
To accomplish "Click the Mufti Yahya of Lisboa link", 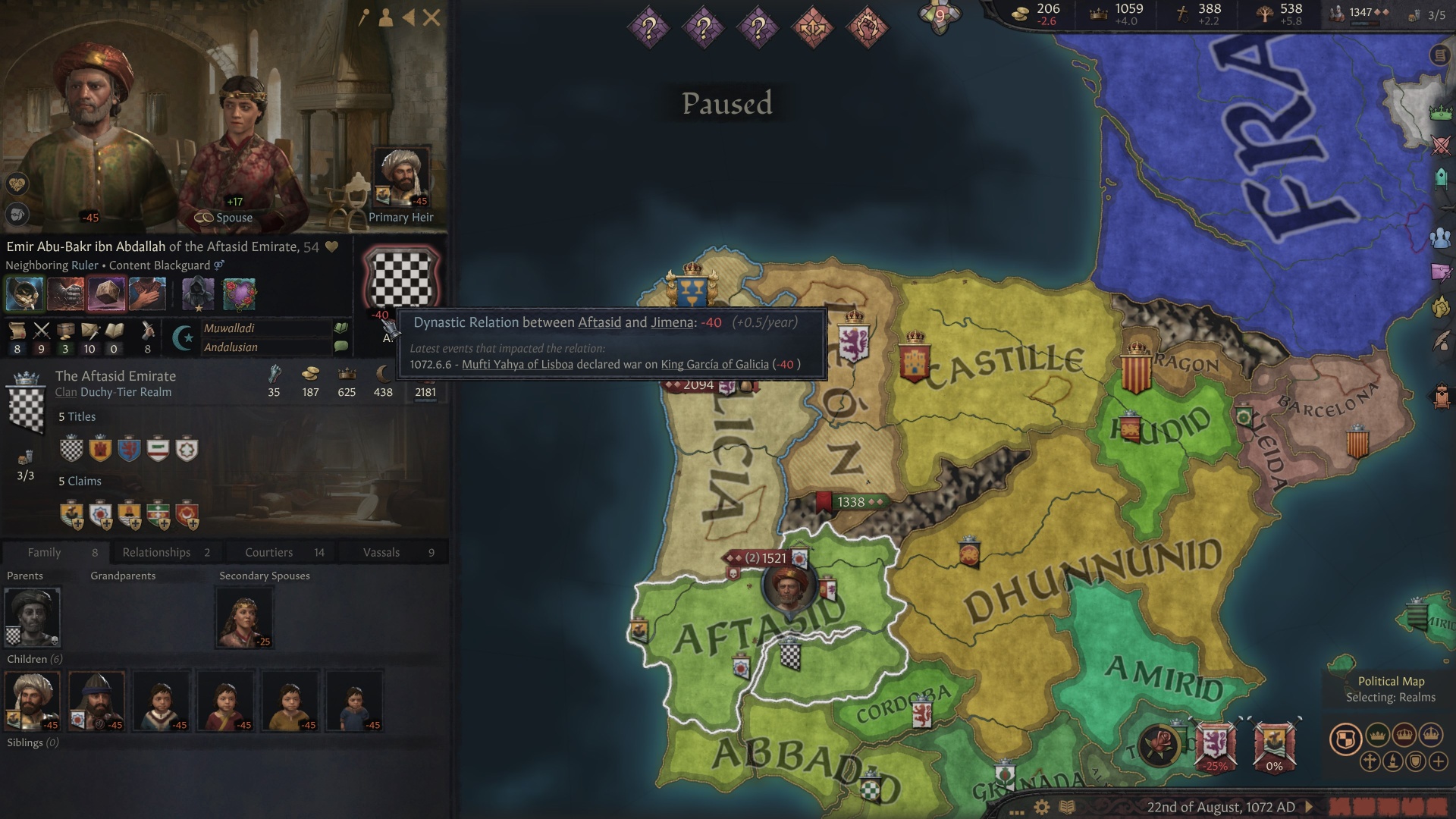I will click(x=518, y=364).
